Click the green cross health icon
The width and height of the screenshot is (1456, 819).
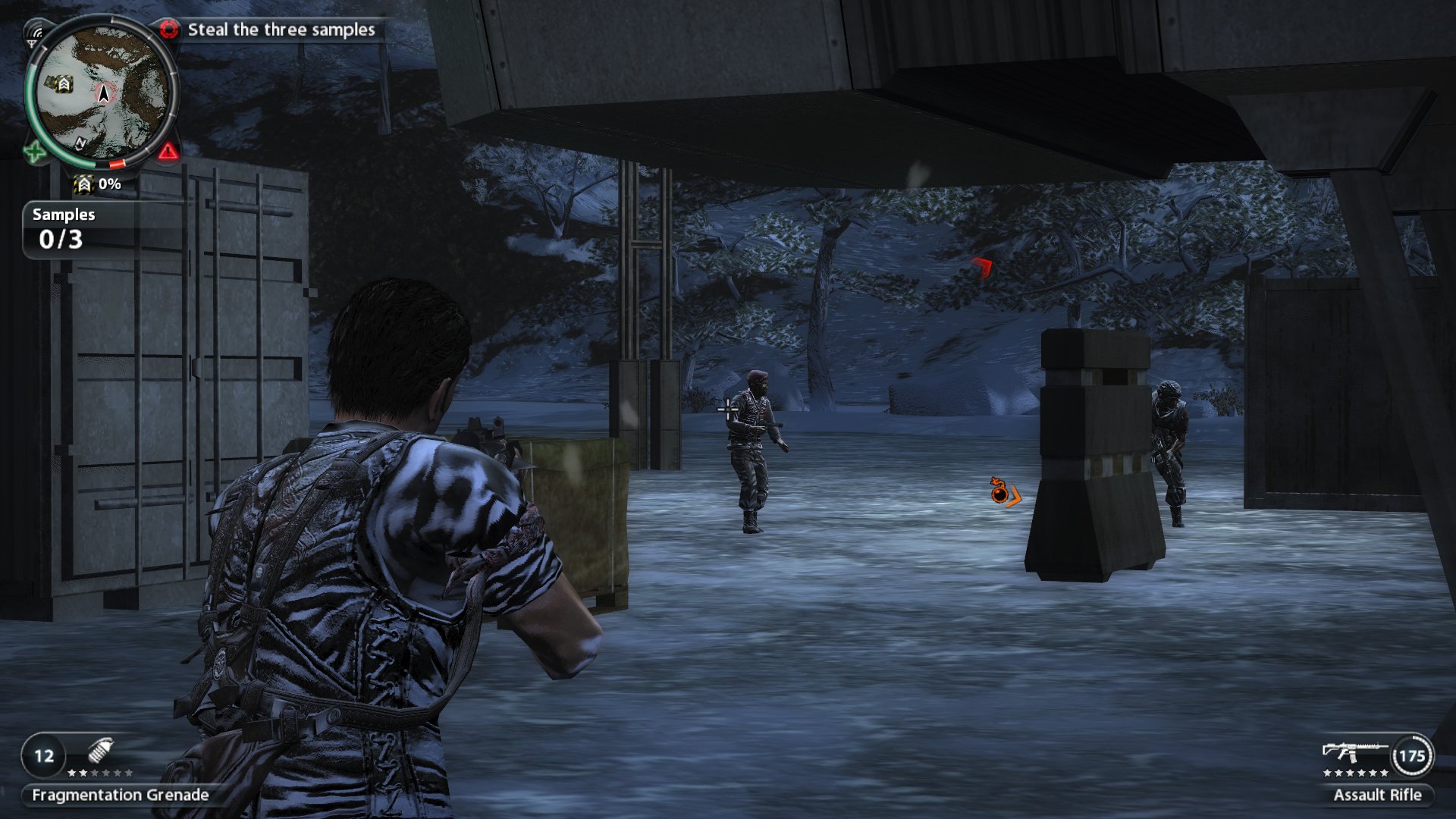point(34,152)
